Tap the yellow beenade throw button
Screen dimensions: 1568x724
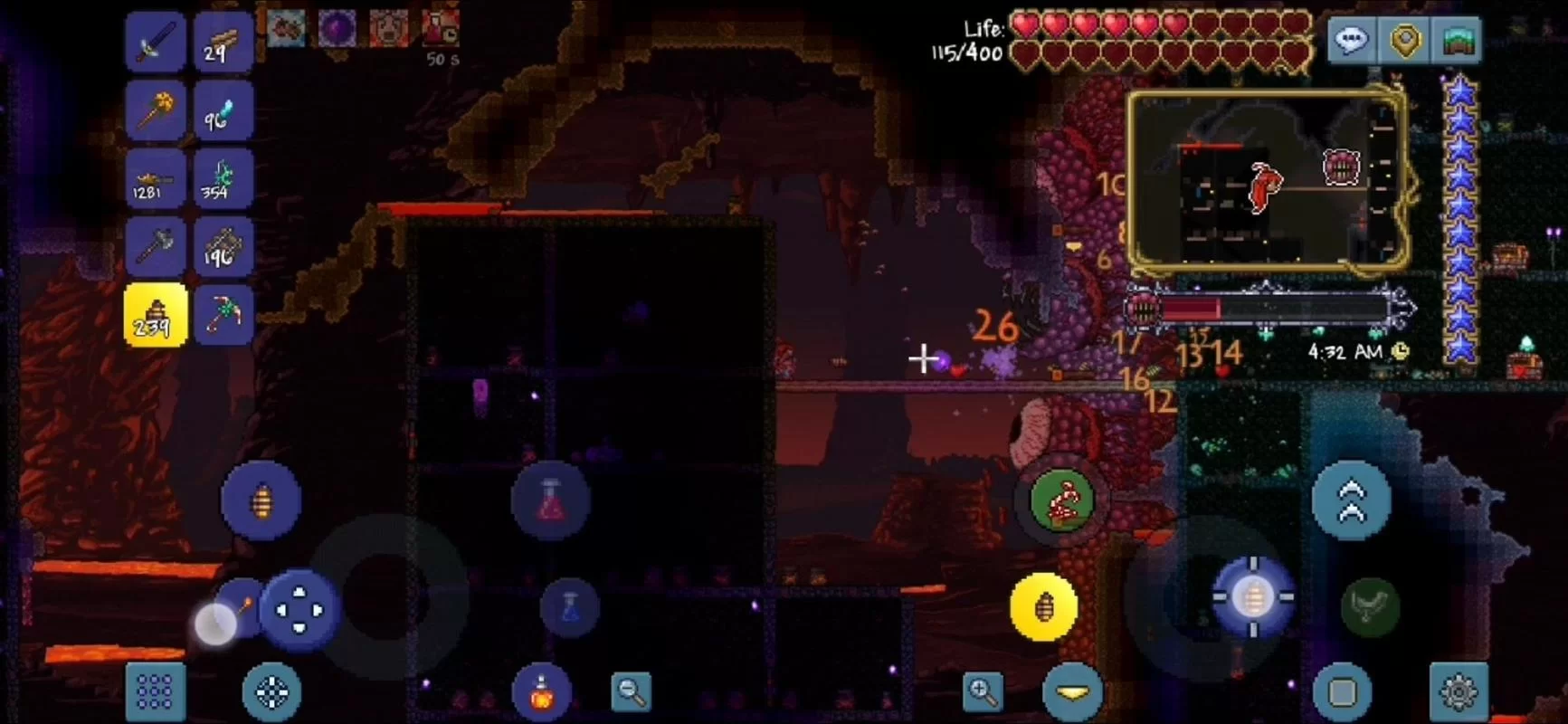pos(1043,607)
